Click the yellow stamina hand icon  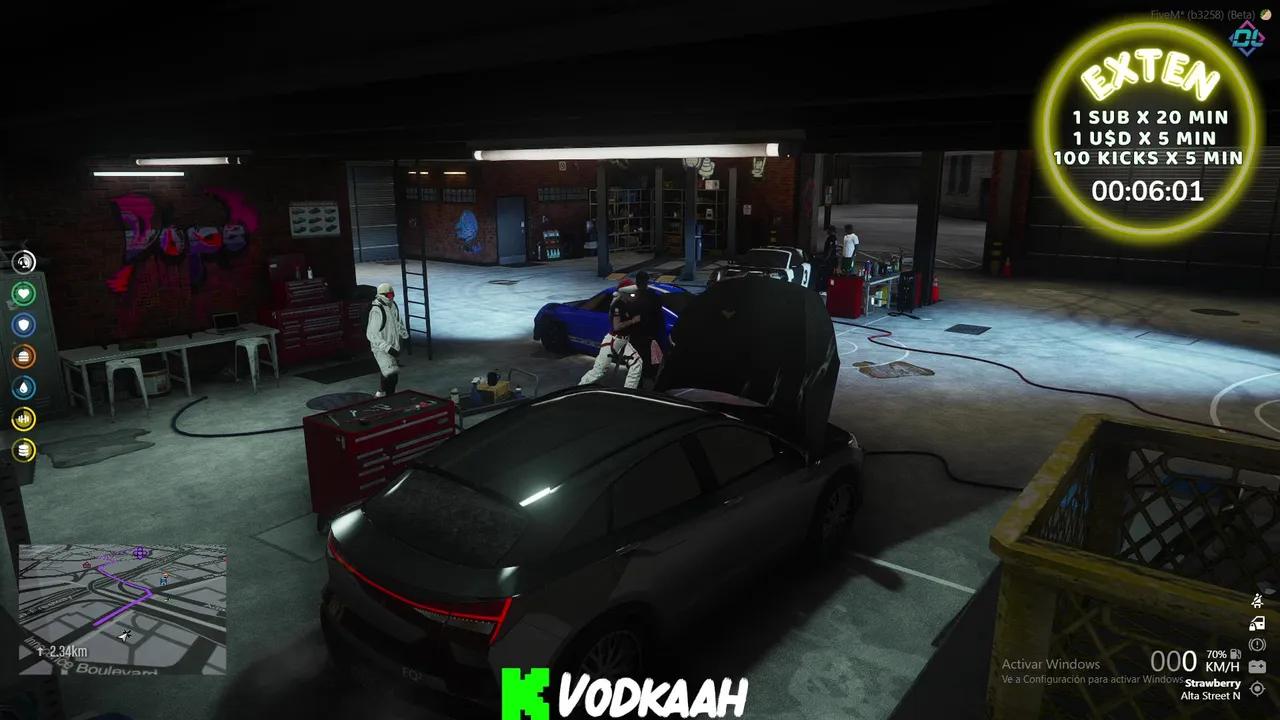point(22,420)
